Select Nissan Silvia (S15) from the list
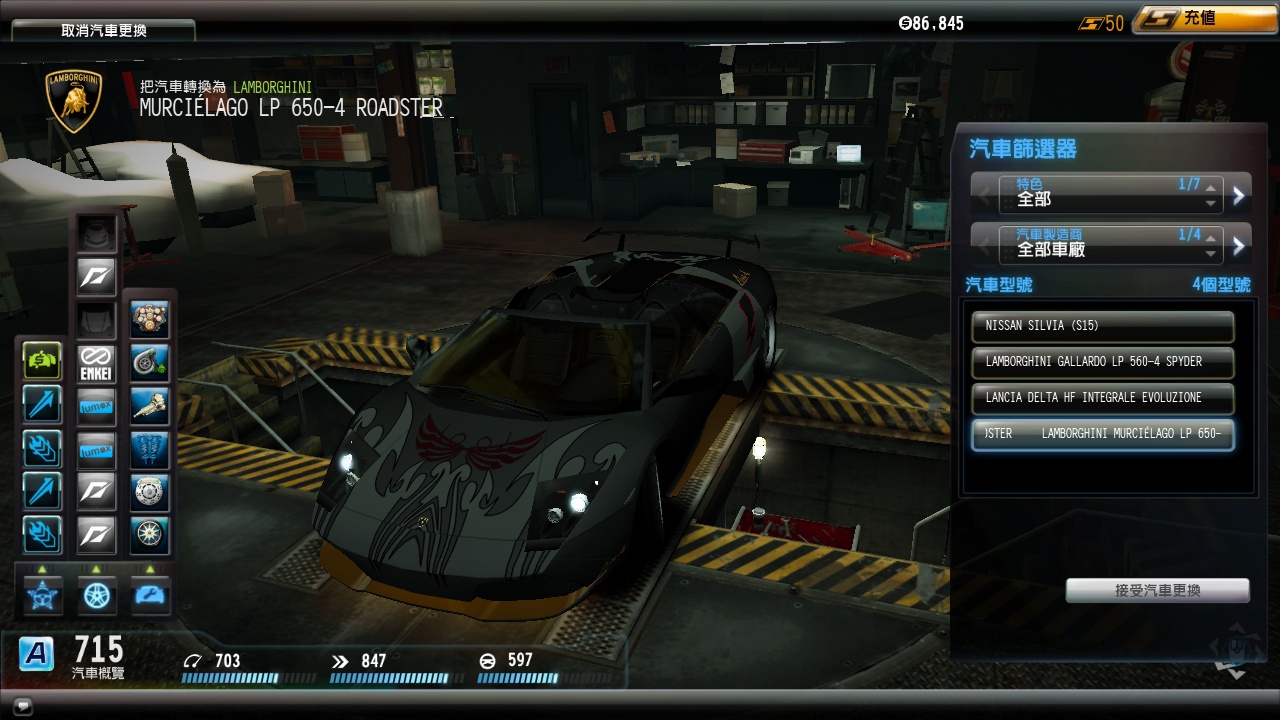Image resolution: width=1280 pixels, height=720 pixels. 1102,326
